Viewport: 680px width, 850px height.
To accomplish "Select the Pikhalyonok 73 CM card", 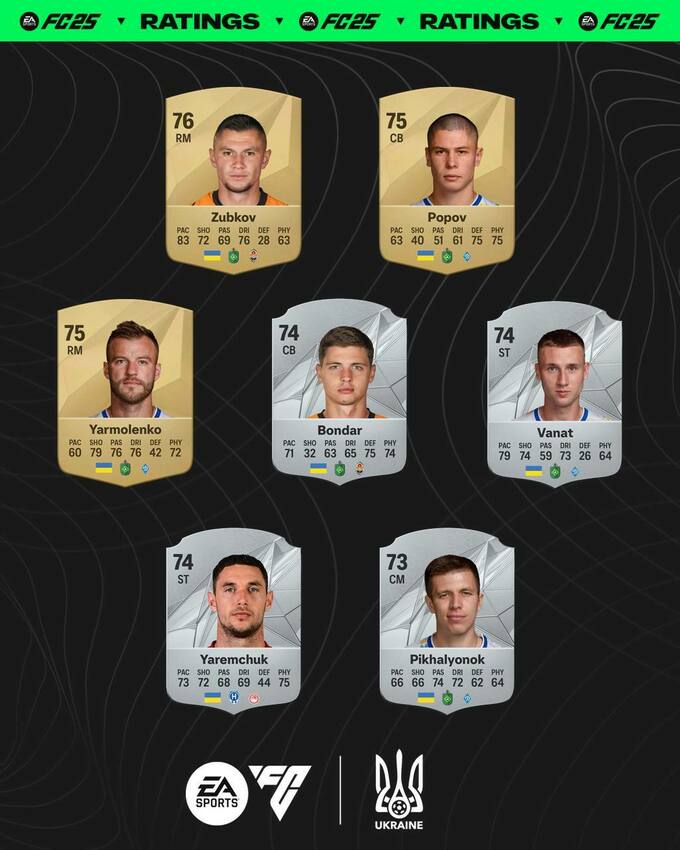I will 446,620.
